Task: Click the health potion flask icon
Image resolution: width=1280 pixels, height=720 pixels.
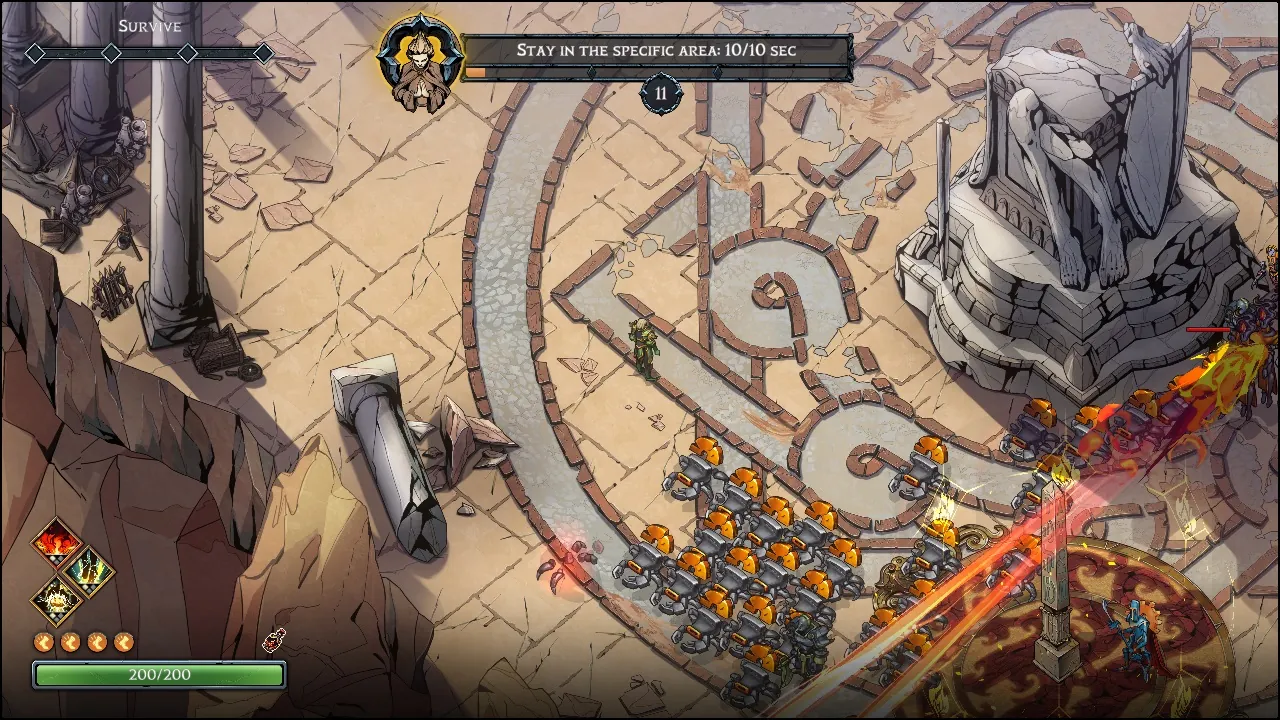Action: 272,640
